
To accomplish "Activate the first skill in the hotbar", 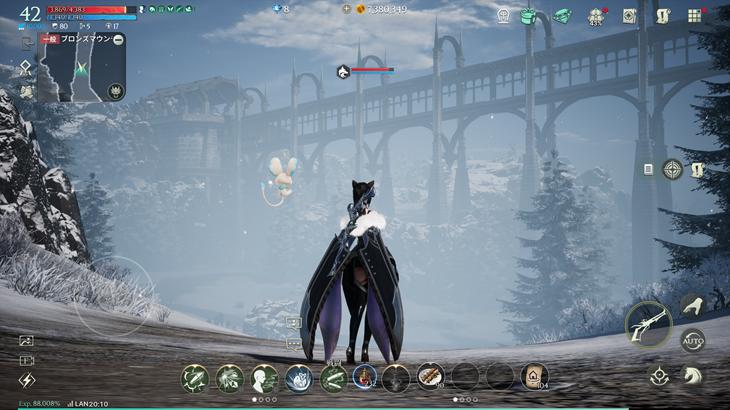I will click(194, 377).
